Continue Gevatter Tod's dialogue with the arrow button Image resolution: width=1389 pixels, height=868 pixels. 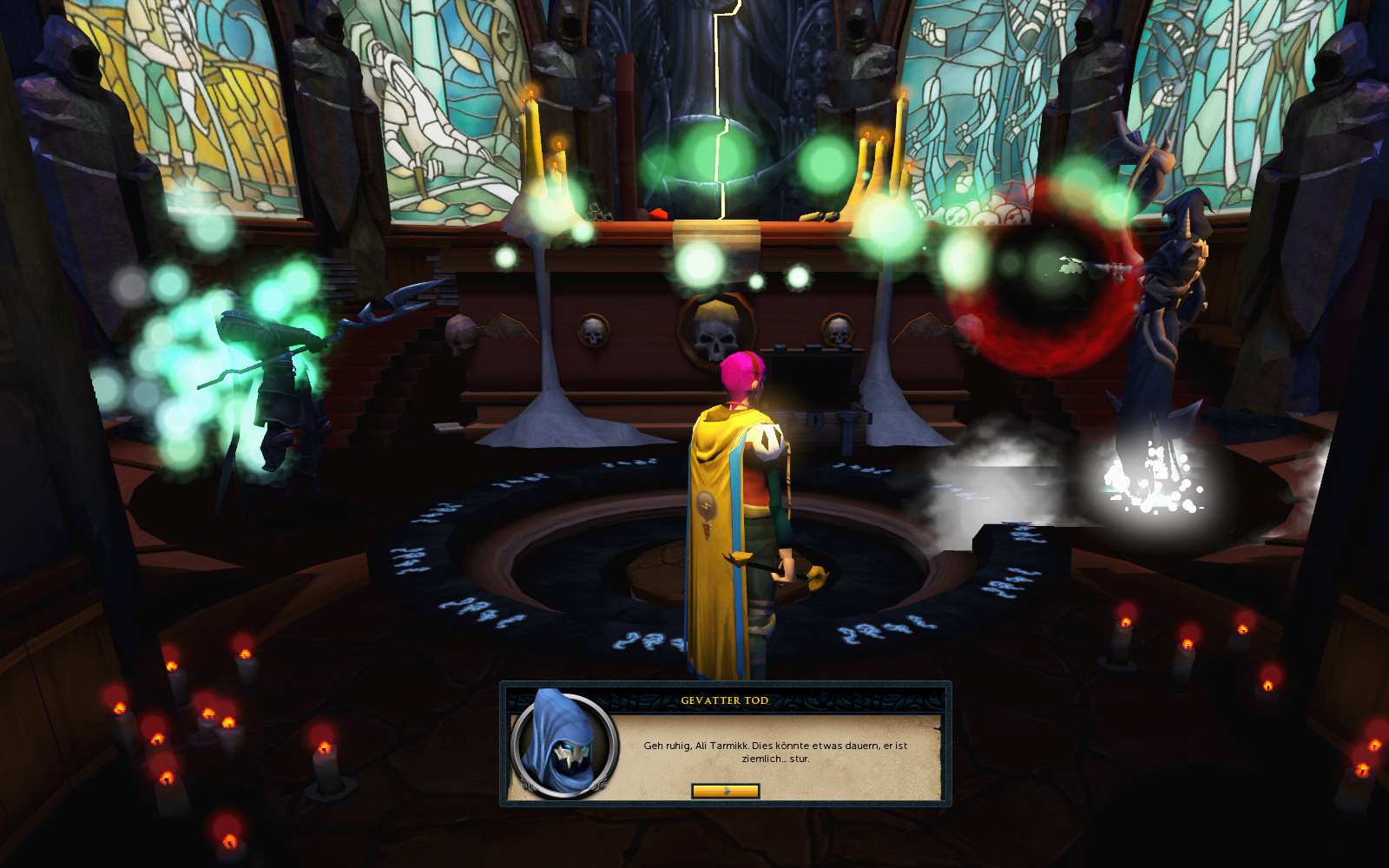(726, 791)
